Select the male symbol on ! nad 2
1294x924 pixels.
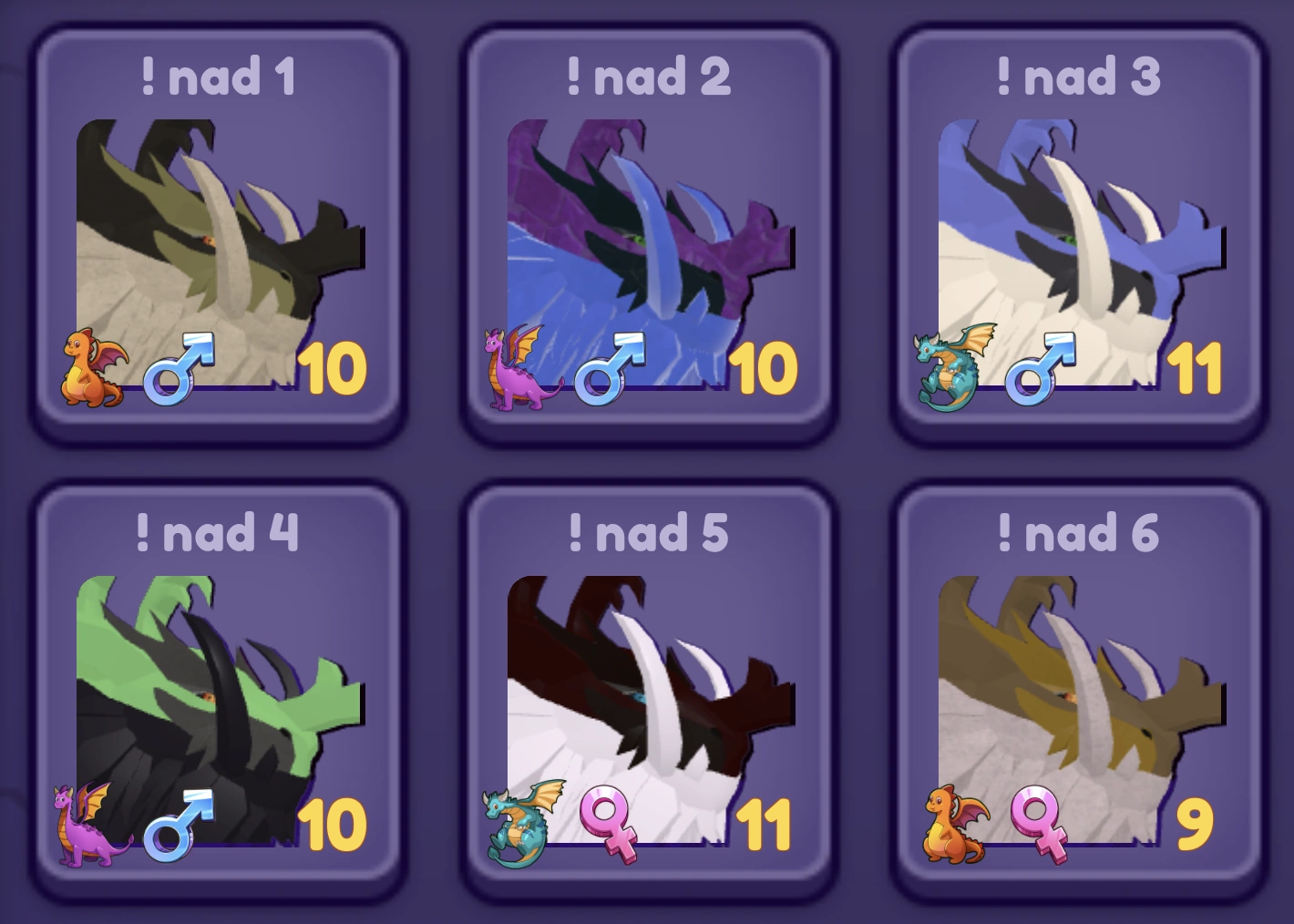point(607,368)
